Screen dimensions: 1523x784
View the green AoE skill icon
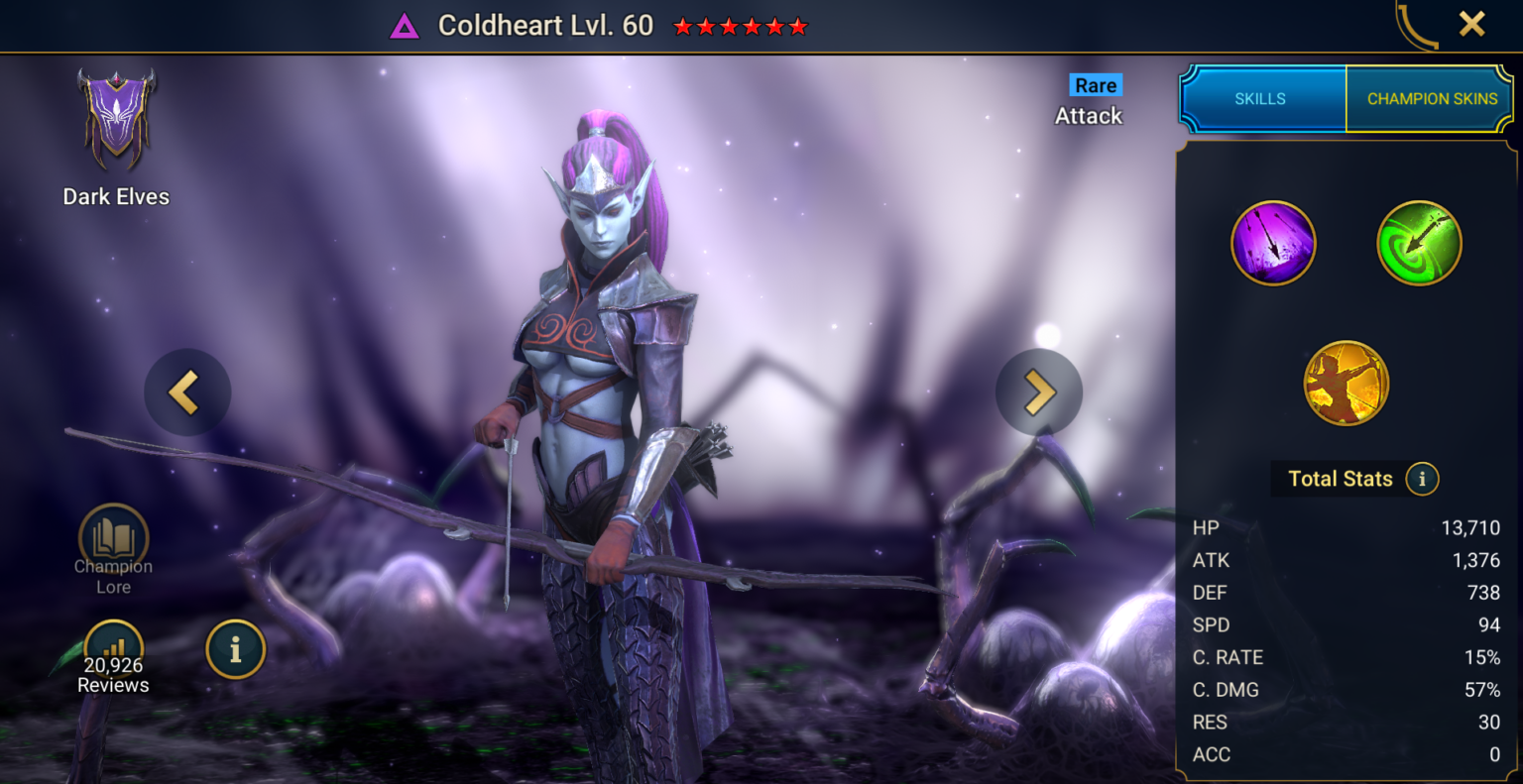click(x=1418, y=242)
